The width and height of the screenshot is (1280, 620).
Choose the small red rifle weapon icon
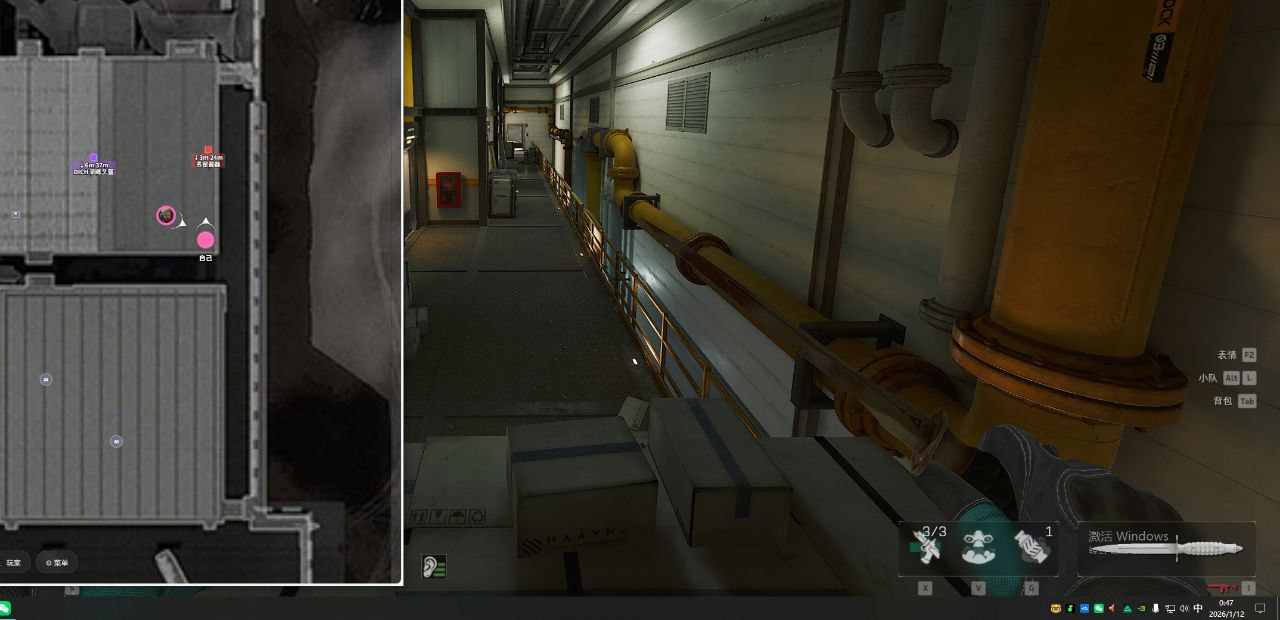click(x=1221, y=588)
